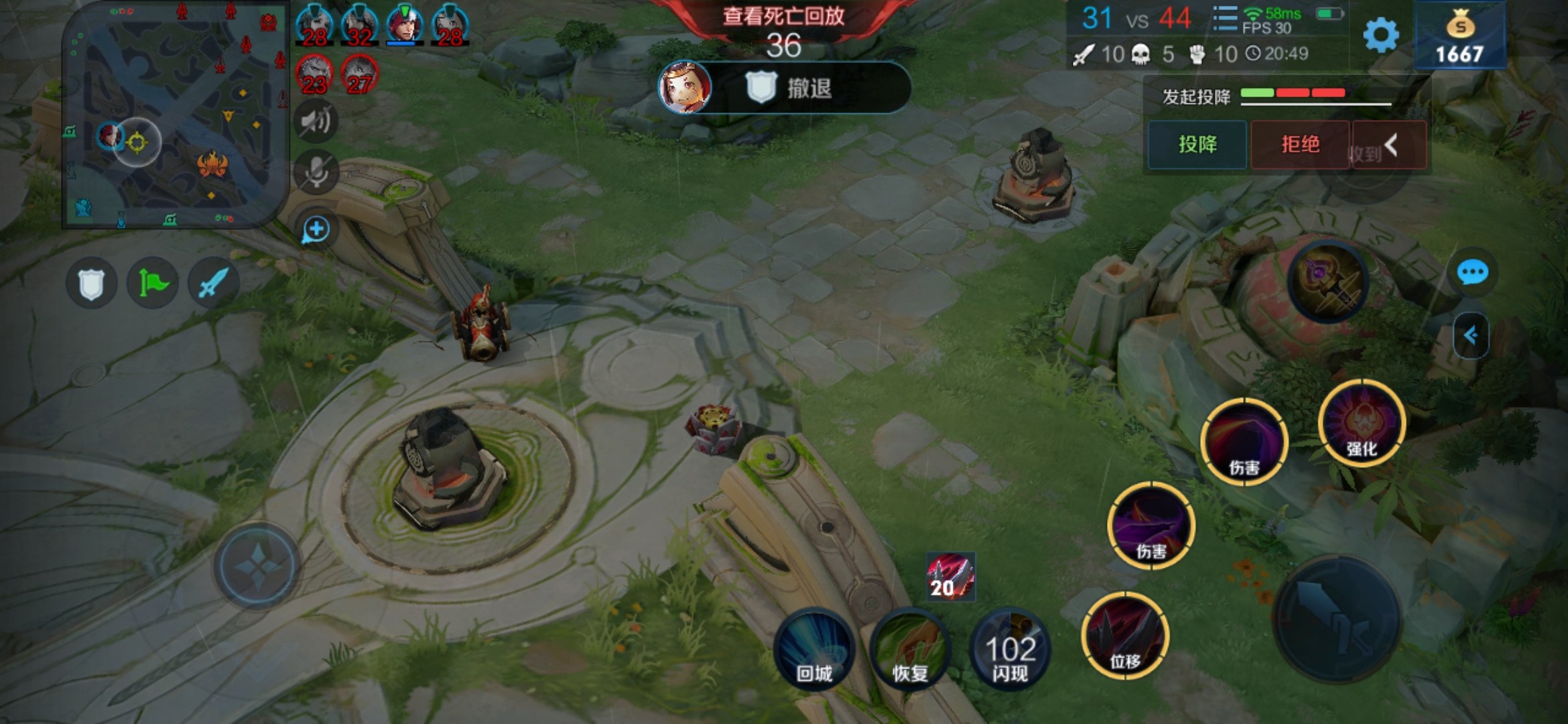Open the scoreboard list icon
The image size is (1568, 724).
point(1224,19)
